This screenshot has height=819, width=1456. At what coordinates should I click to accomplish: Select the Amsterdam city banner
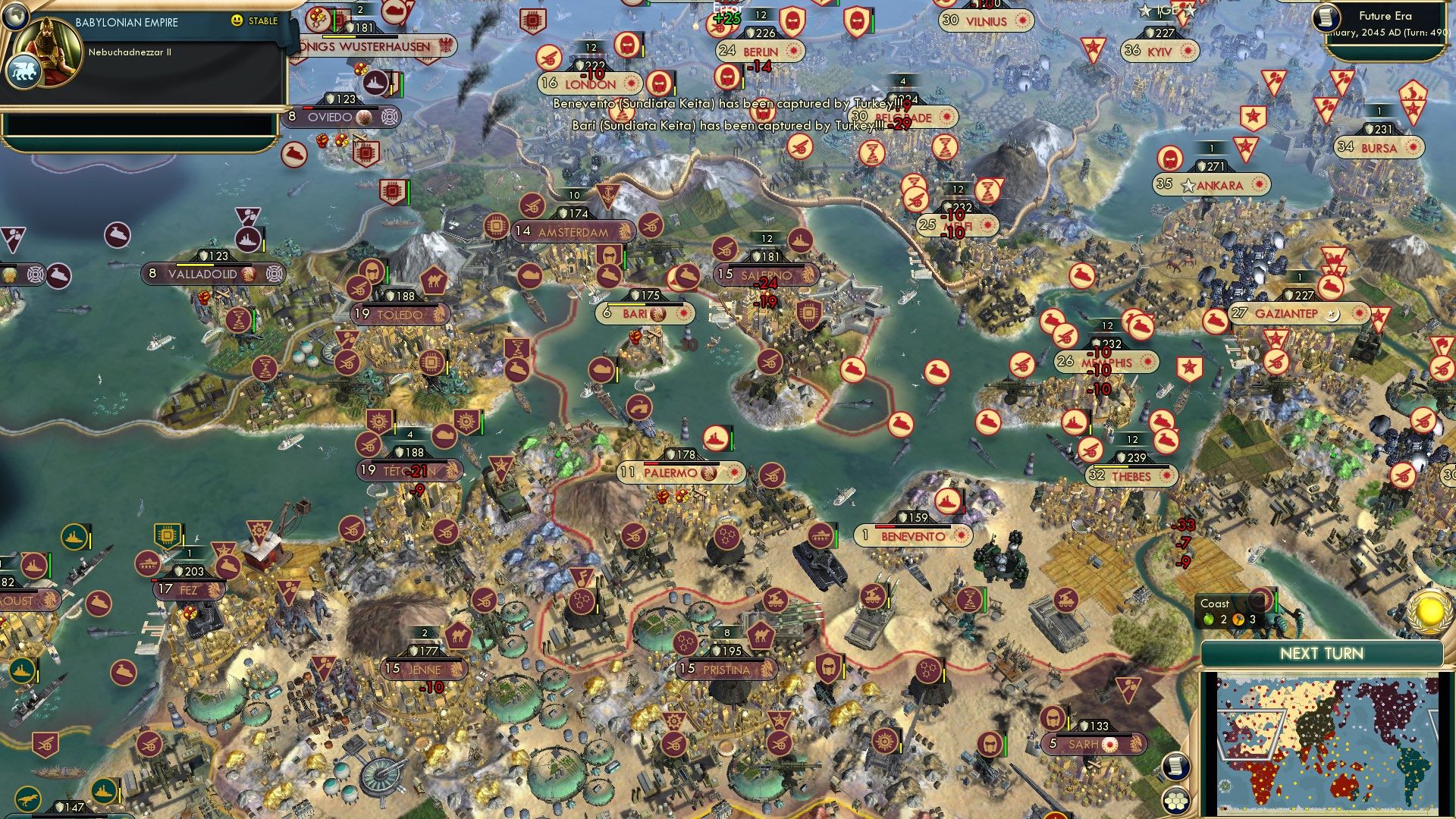(573, 232)
